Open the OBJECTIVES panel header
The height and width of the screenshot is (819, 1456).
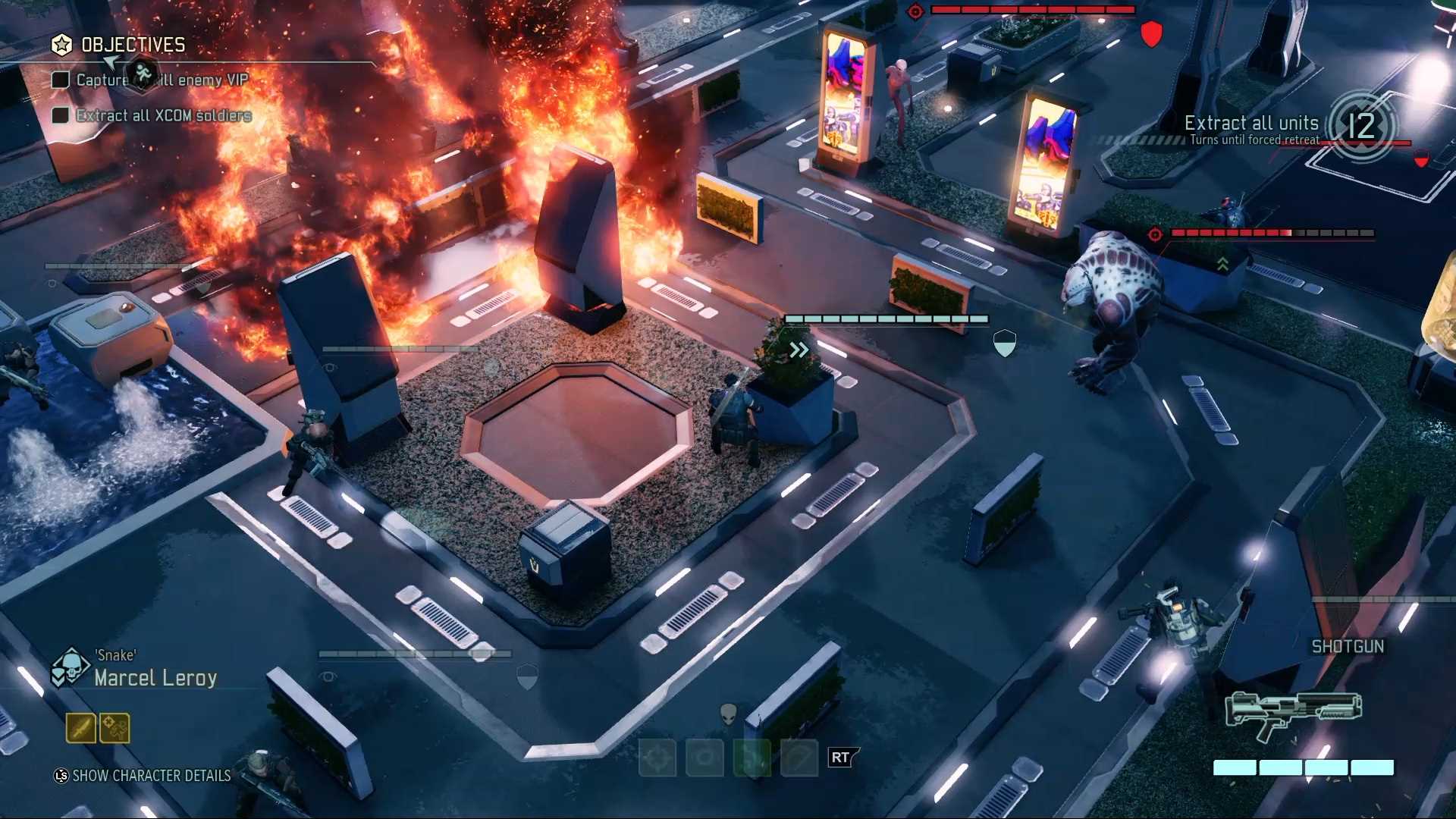(133, 45)
